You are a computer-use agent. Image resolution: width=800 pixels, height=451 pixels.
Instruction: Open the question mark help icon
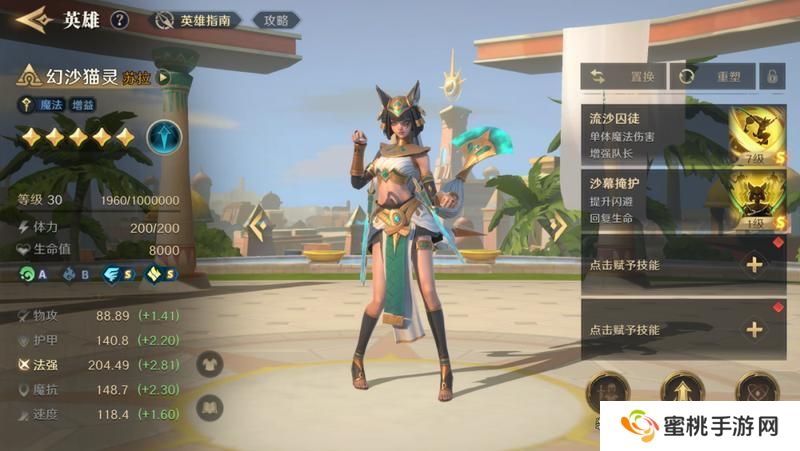120,19
